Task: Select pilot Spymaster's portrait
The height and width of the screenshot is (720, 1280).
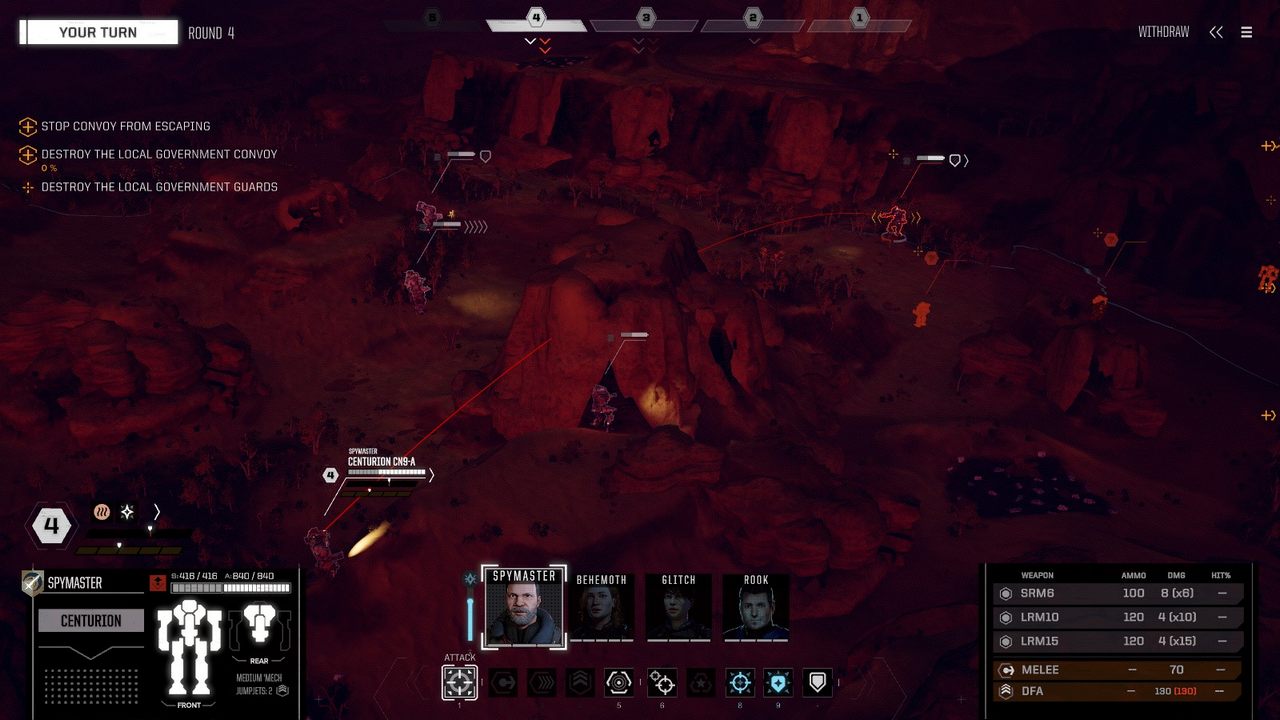Action: pos(524,608)
